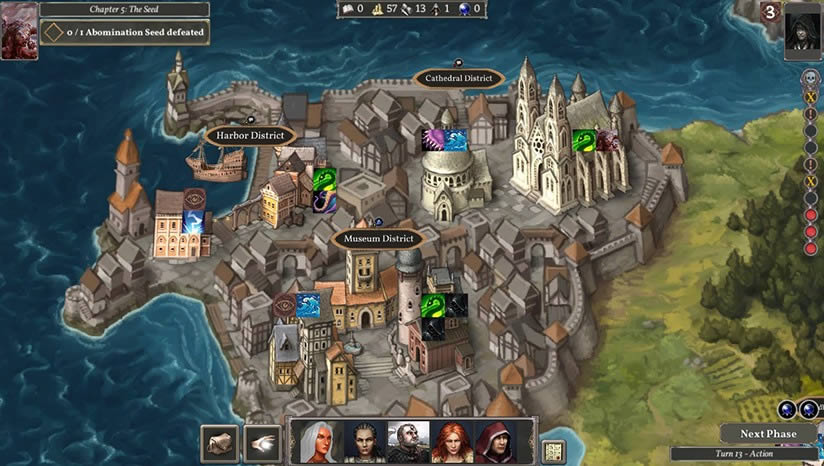Open the monster portrait in the corner
This screenshot has width=824, height=466.
[19, 30]
